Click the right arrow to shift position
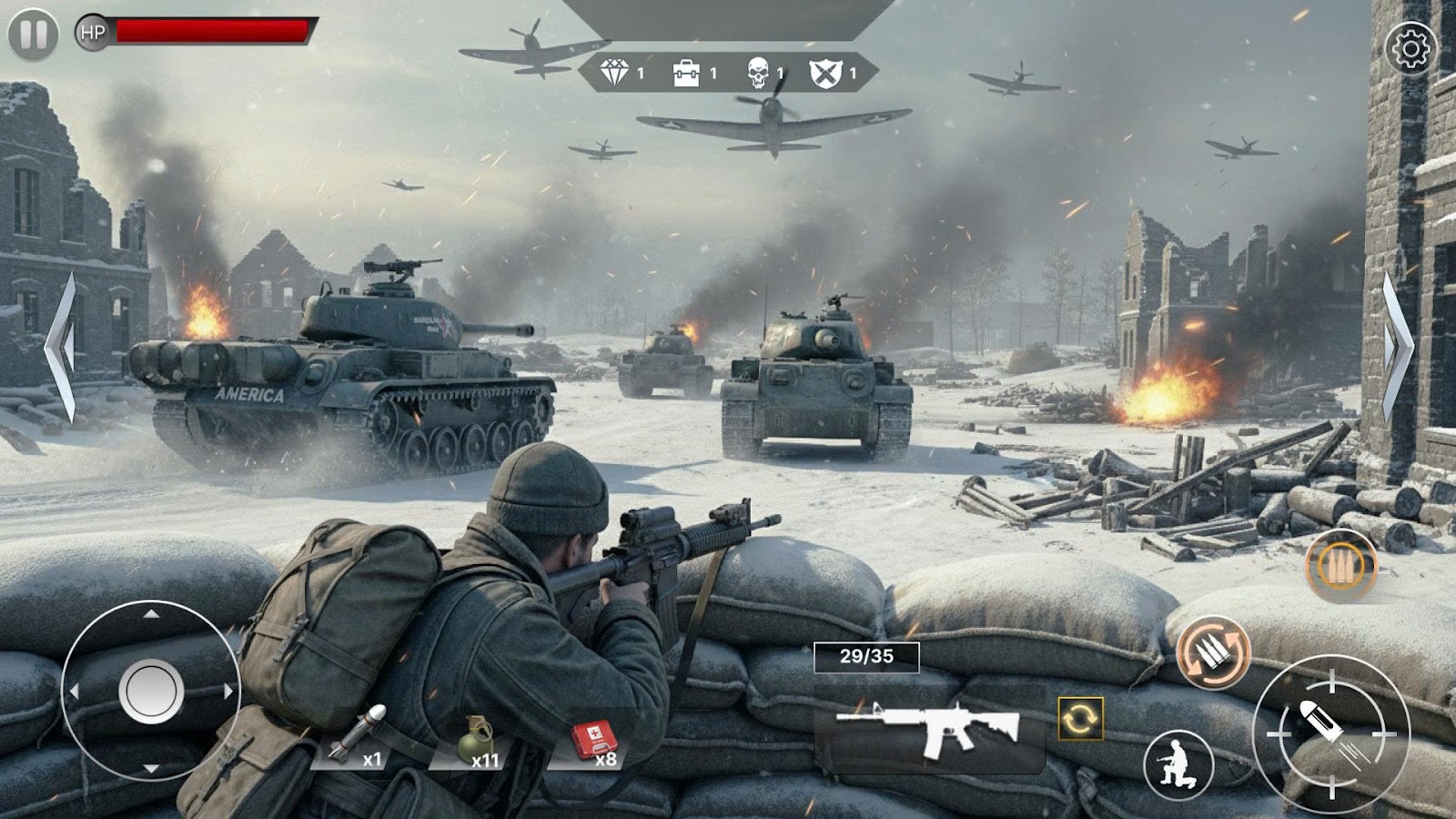 1396,346
